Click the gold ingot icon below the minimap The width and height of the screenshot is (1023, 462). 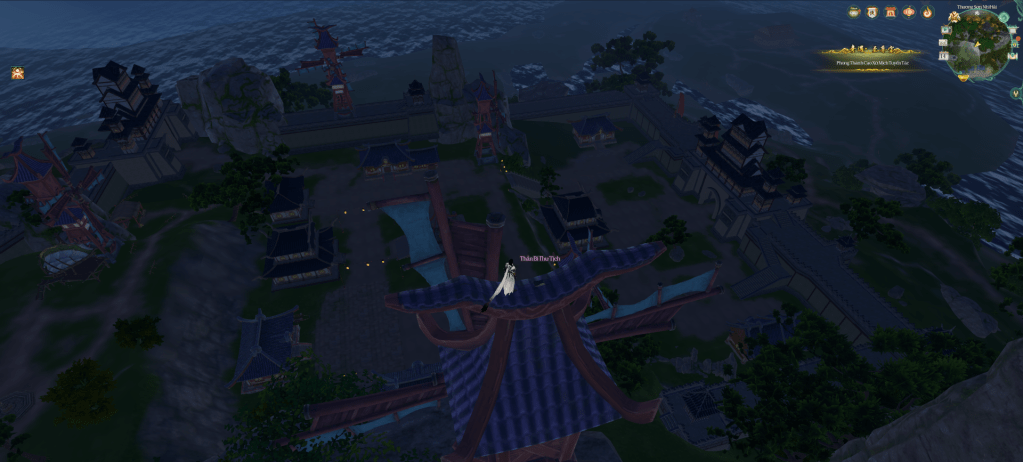pos(964,76)
